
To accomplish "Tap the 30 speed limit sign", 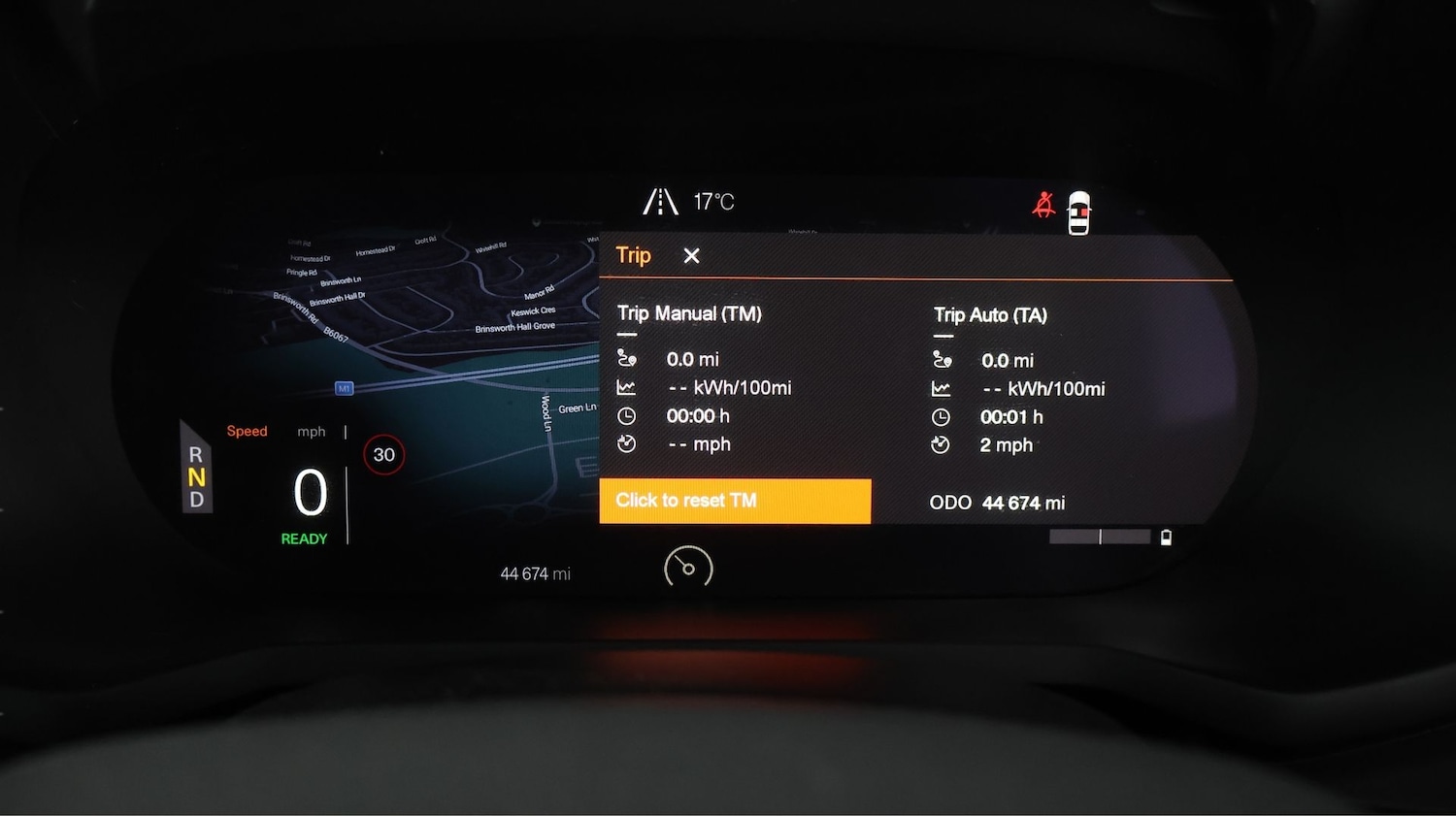I will tap(383, 454).
